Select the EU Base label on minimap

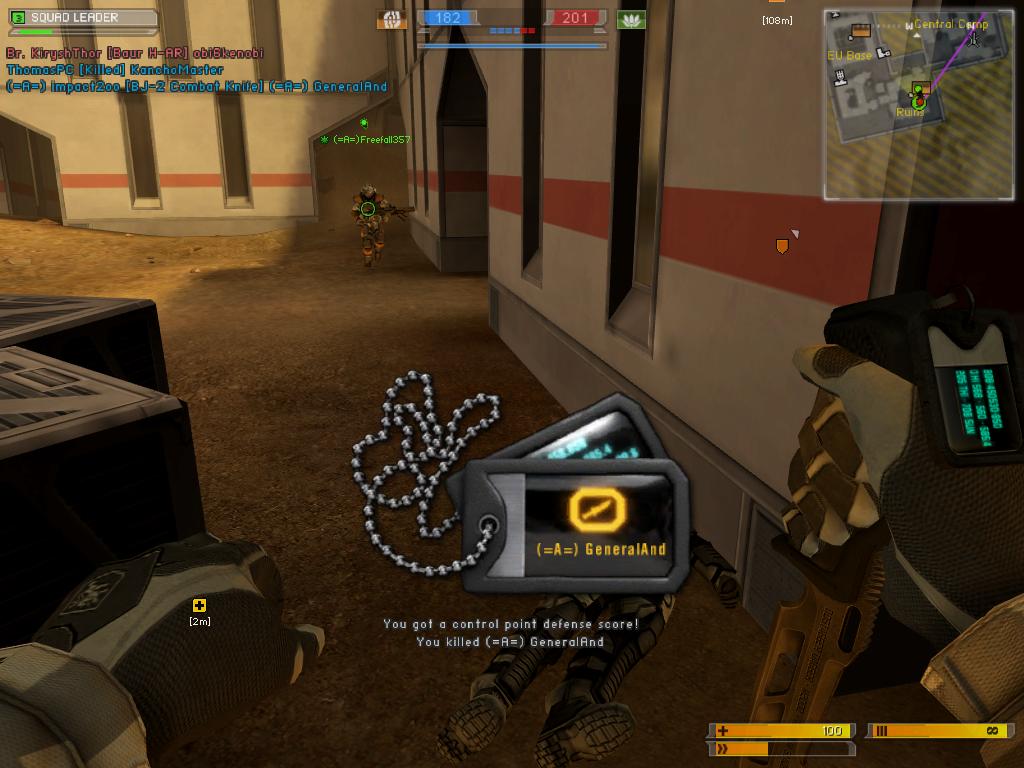point(849,56)
